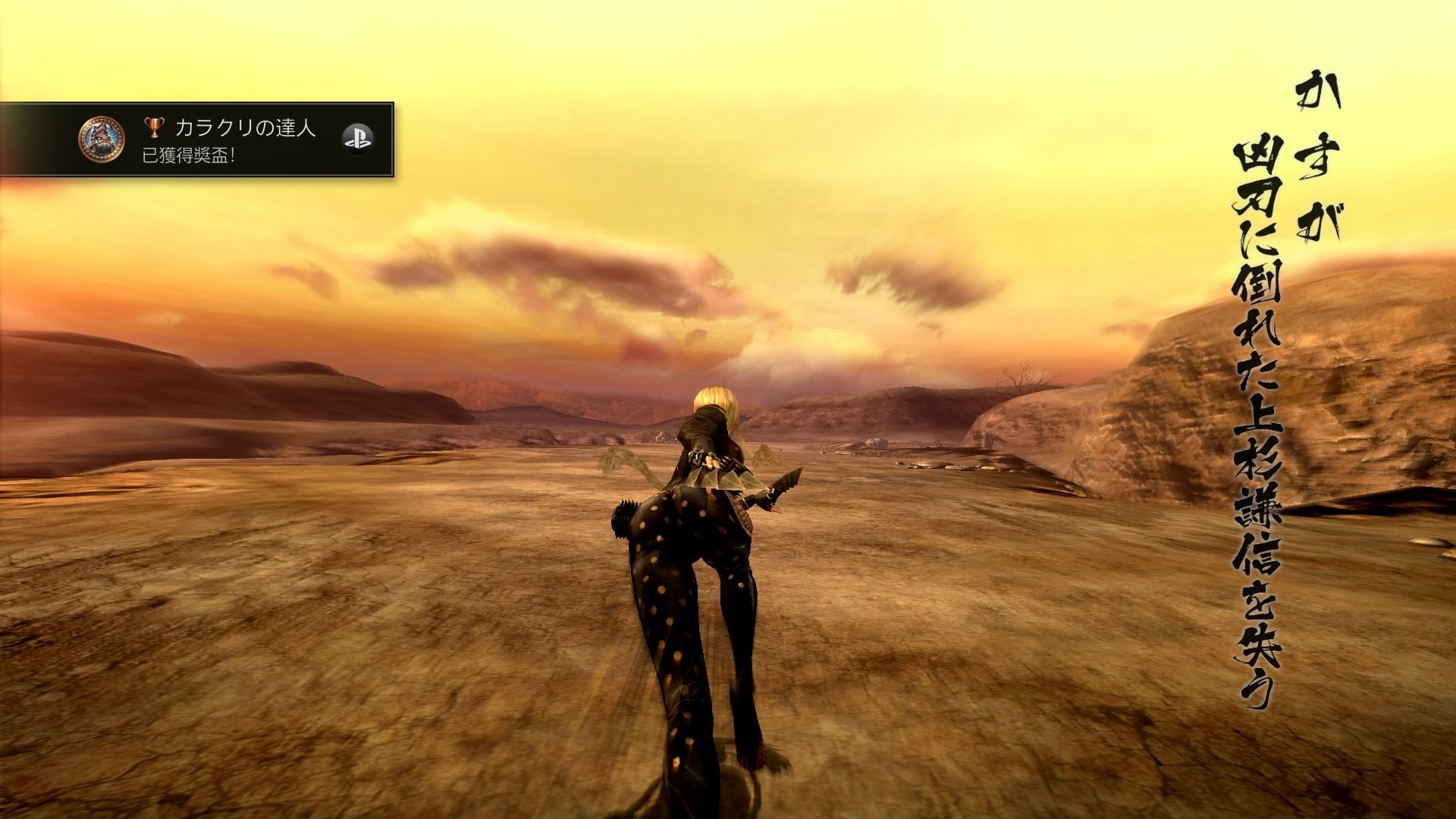1456x819 pixels.
Task: Open the カラクリの達人 trophy notification
Action: (x=227, y=140)
